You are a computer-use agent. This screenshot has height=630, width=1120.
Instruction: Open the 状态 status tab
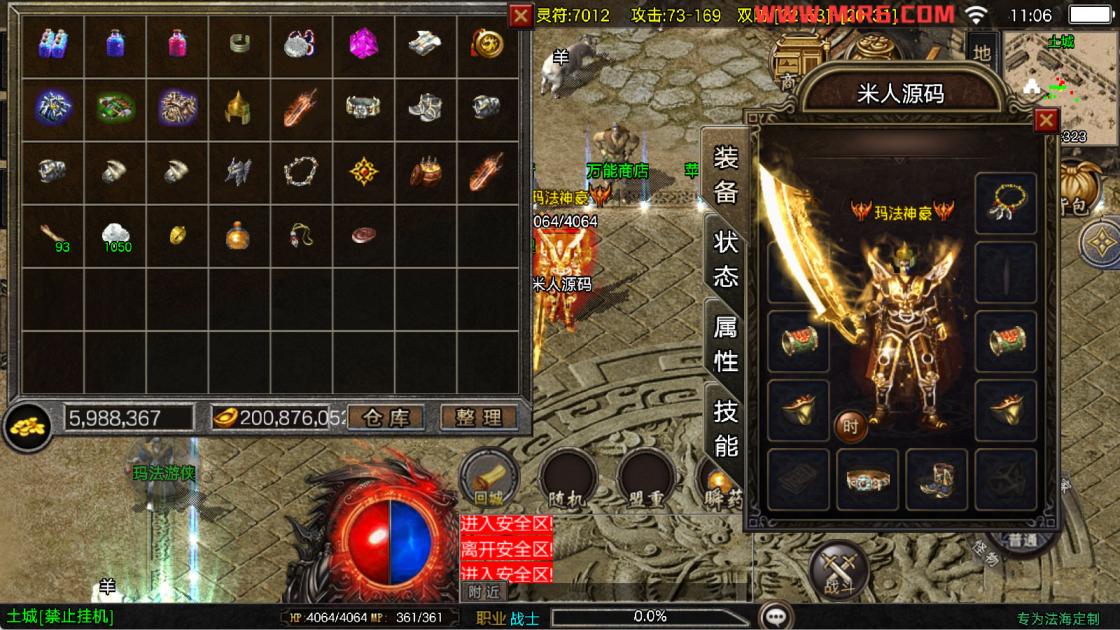click(725, 257)
